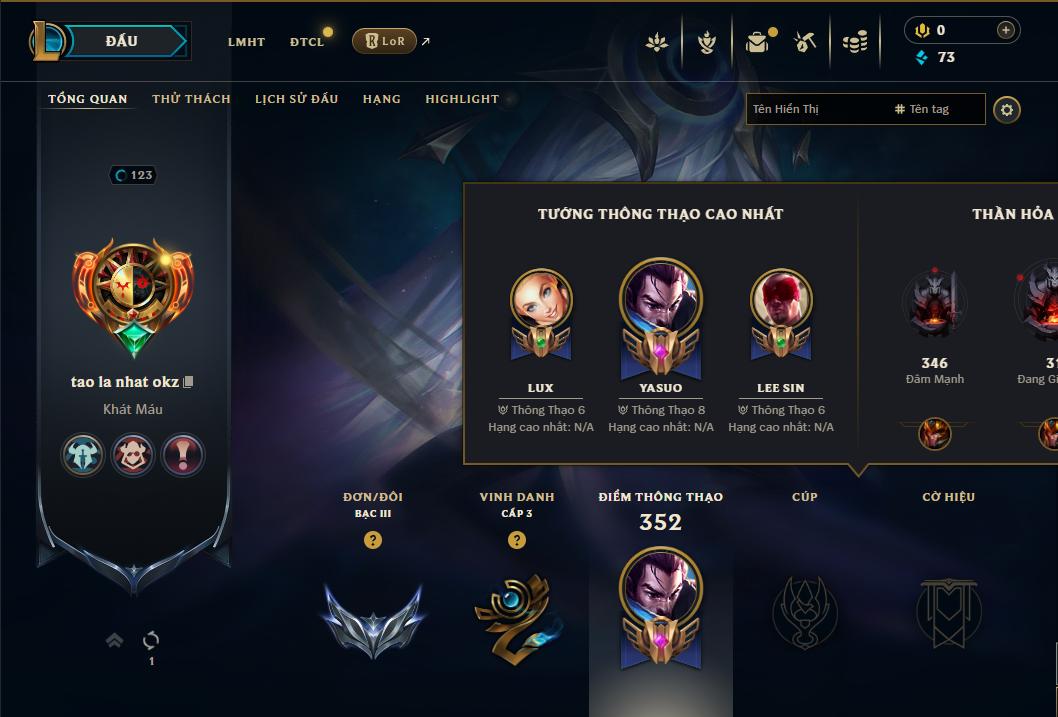
Task: Click the plus button to buy RP
Action: point(1006,31)
